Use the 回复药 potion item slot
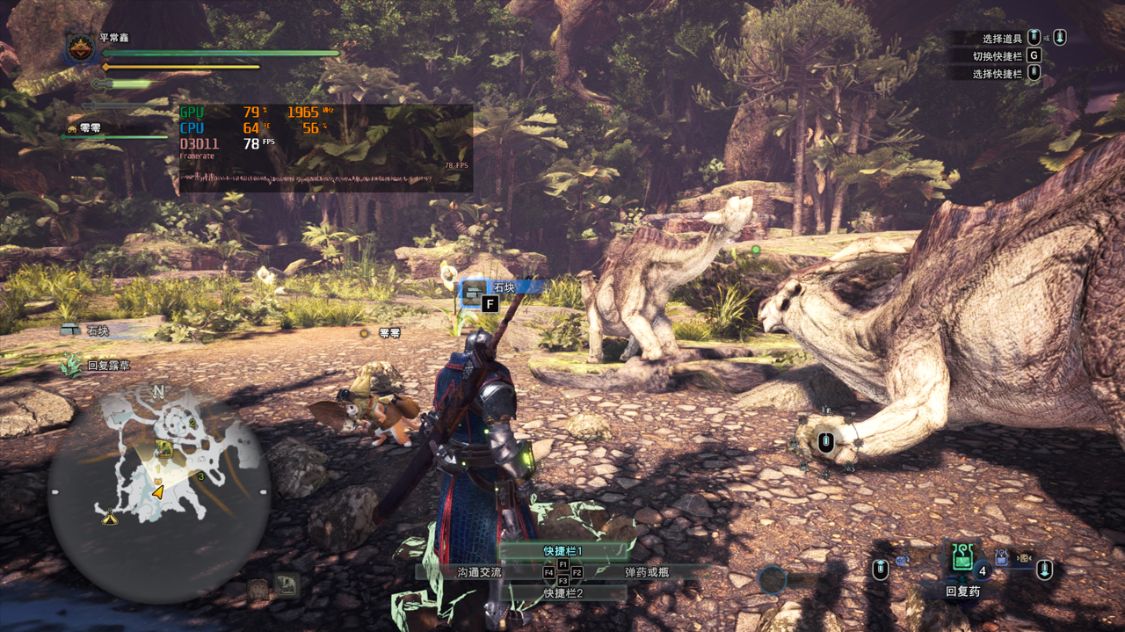1125x632 pixels. [x=963, y=560]
